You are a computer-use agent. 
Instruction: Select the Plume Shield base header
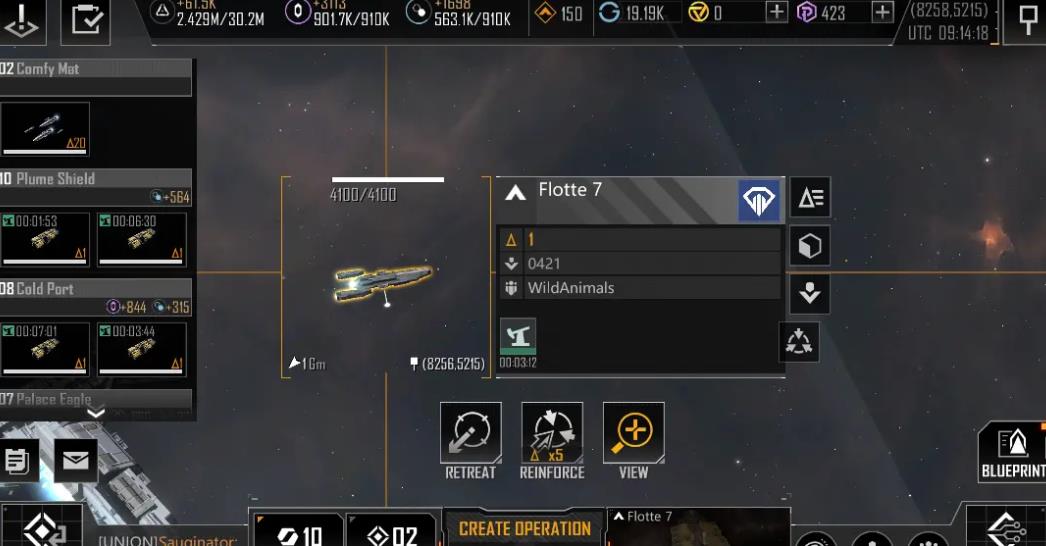[95, 179]
